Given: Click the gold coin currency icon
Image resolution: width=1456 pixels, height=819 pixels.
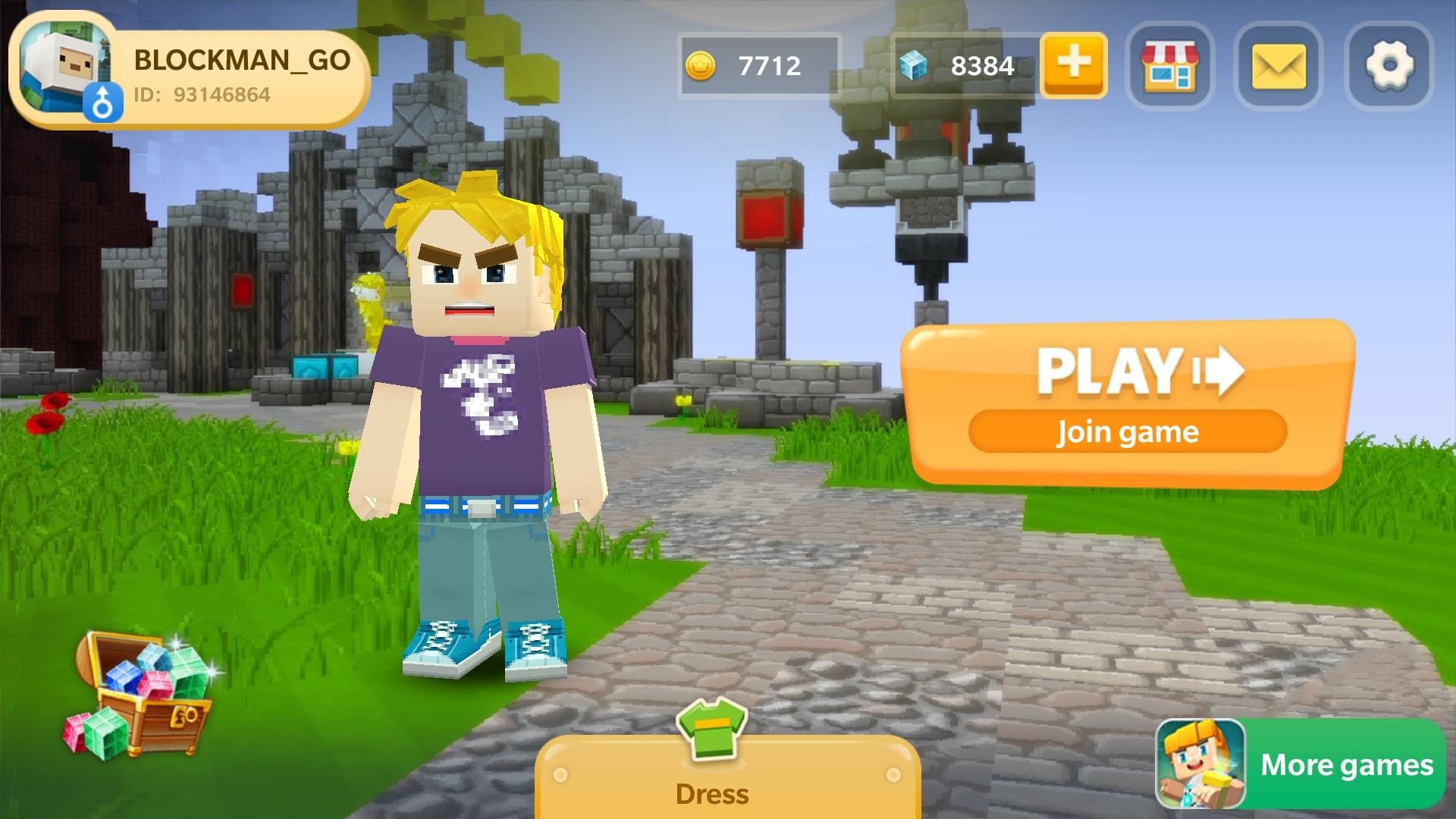Looking at the screenshot, I should tap(701, 66).
